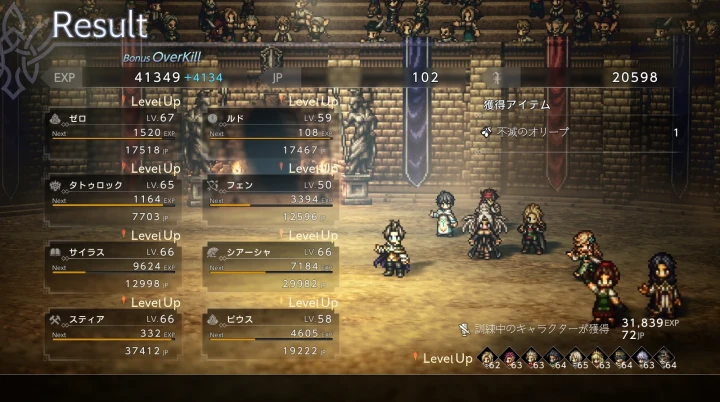Select スティア's LV.66 result panel
720x402 pixels.
point(112,332)
